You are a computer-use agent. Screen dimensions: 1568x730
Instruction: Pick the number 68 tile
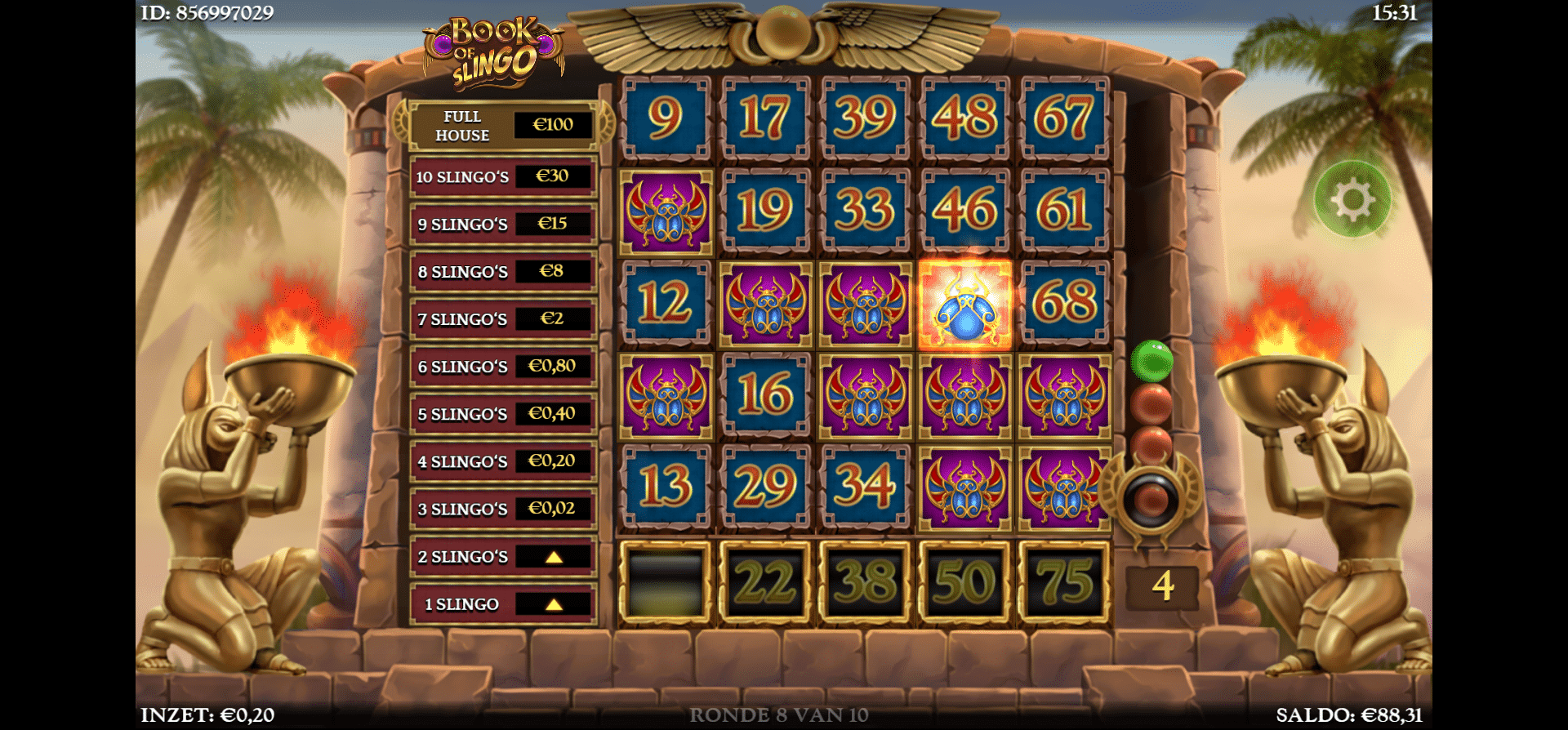[1064, 303]
